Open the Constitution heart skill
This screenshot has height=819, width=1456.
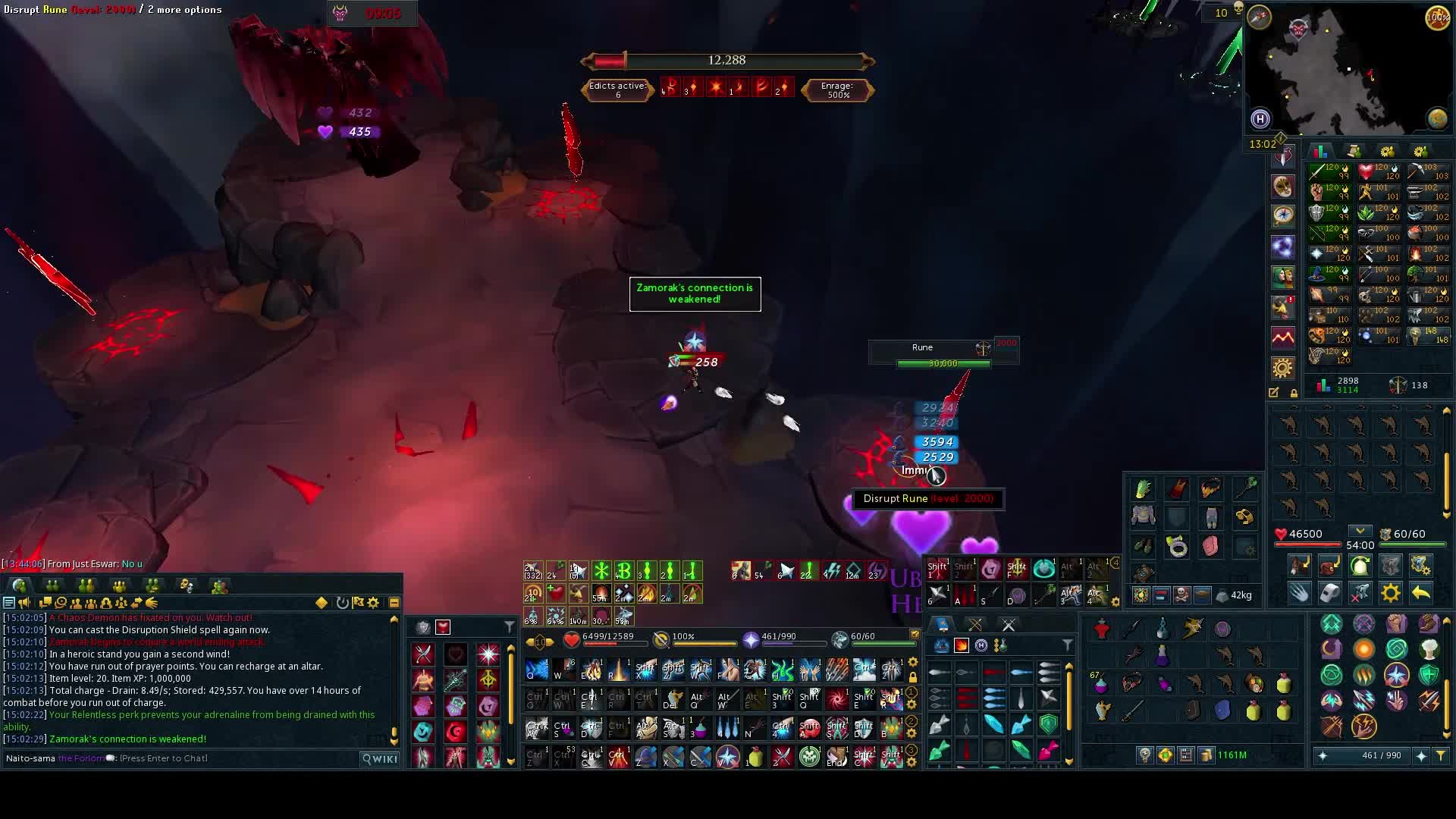point(1367,171)
